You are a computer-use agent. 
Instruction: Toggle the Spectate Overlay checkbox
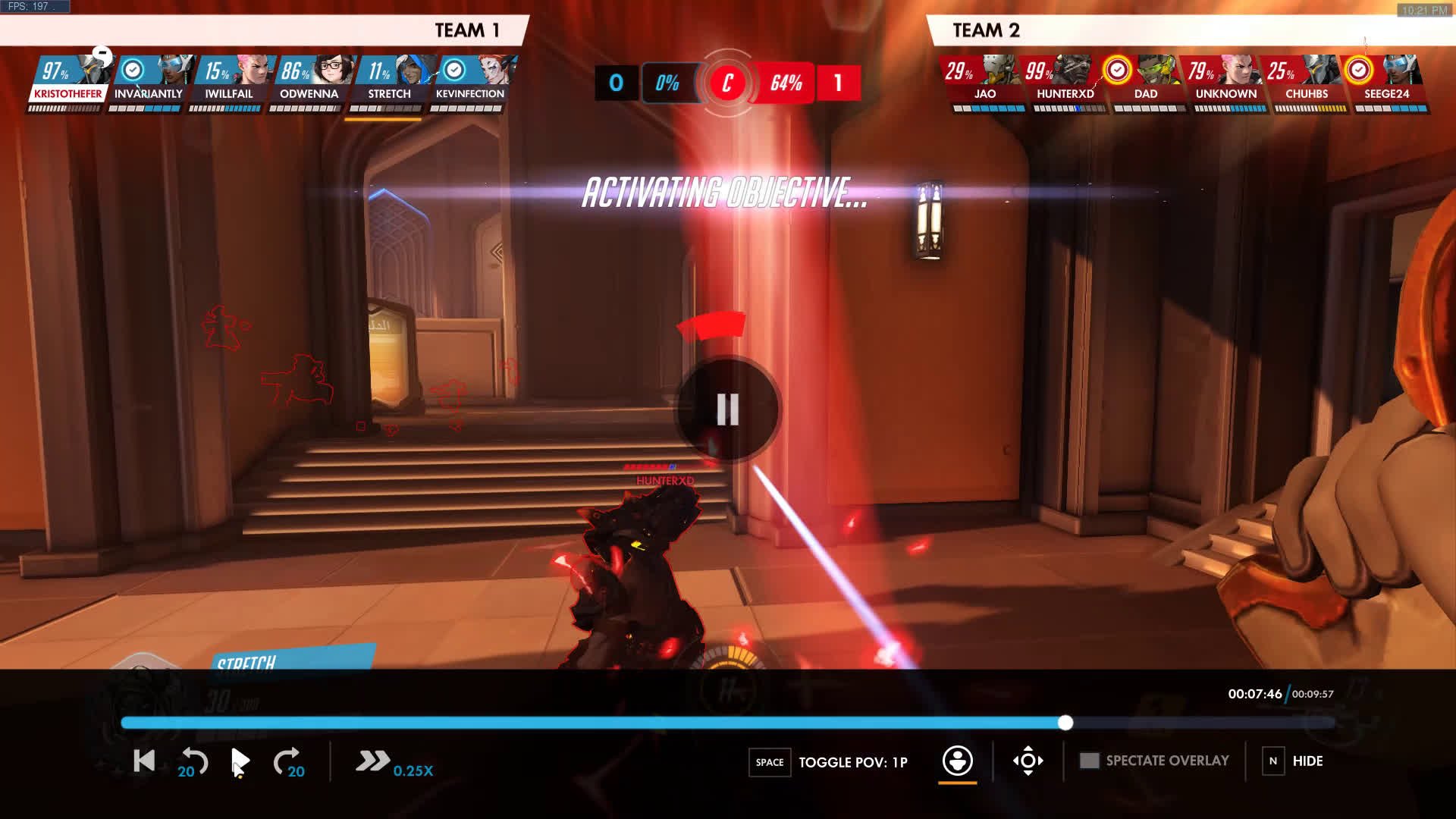(x=1089, y=761)
